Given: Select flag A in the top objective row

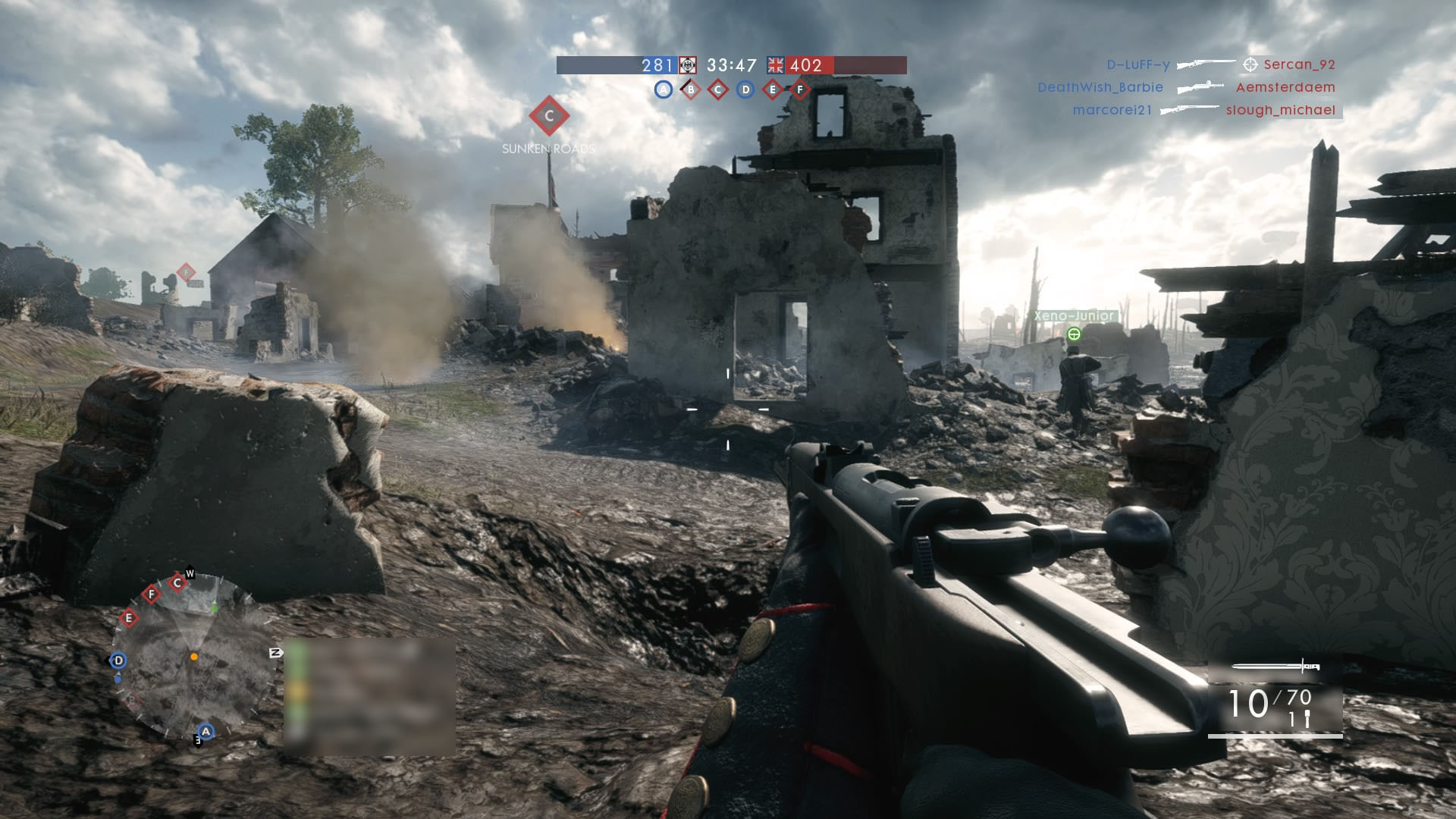Looking at the screenshot, I should pyautogui.click(x=664, y=90).
